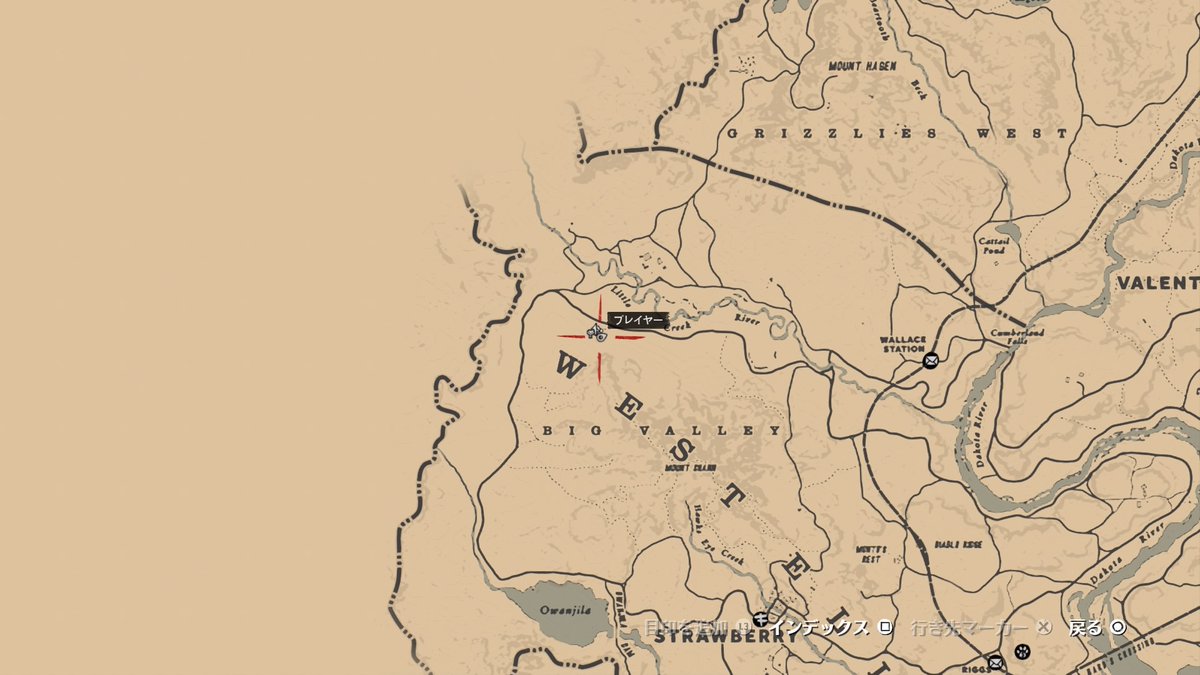Viewport: 1200px width, 675px height.
Task: Select the Strawberry town marker icon
Action: (x=762, y=618)
